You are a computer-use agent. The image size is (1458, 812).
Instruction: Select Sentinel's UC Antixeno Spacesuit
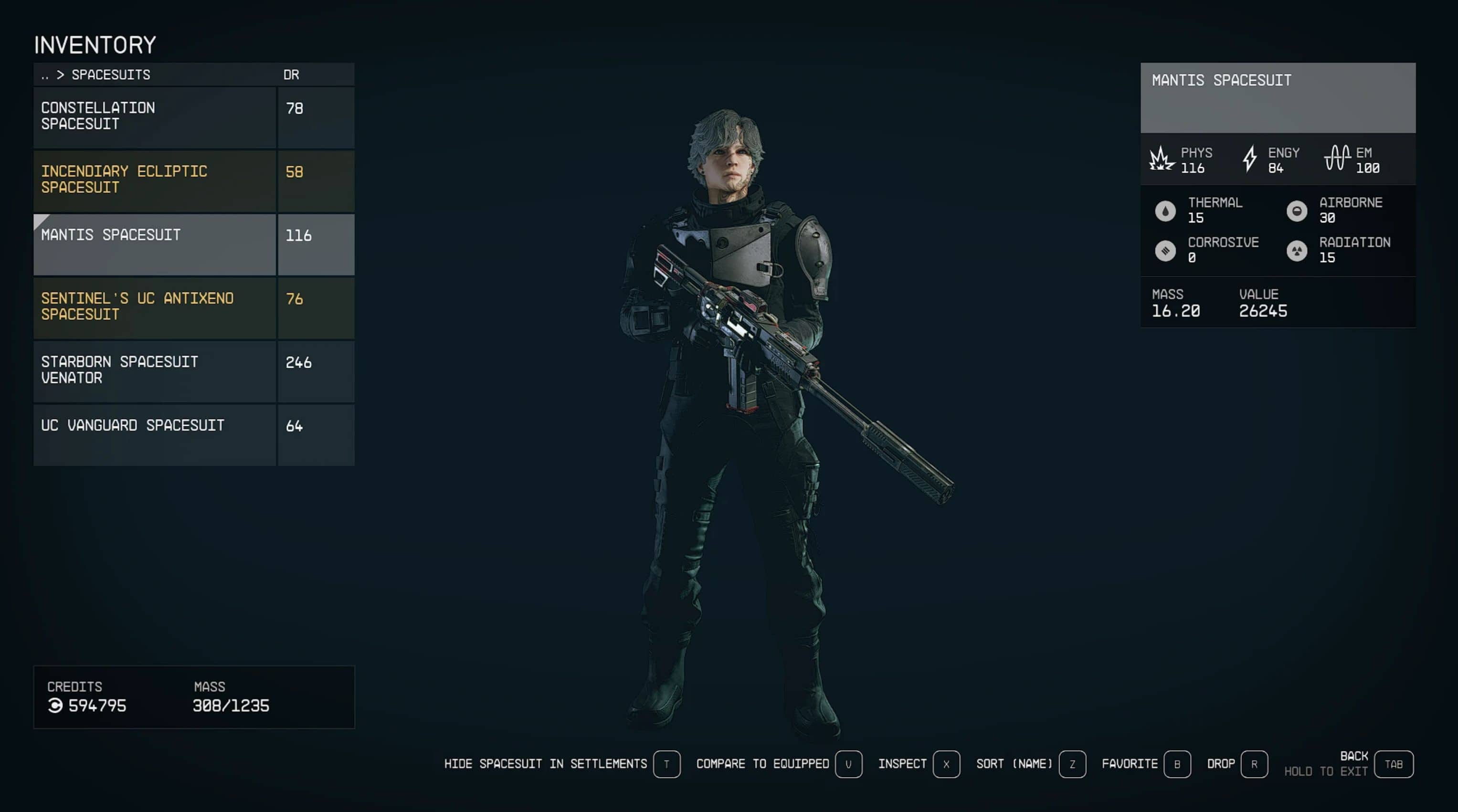154,307
